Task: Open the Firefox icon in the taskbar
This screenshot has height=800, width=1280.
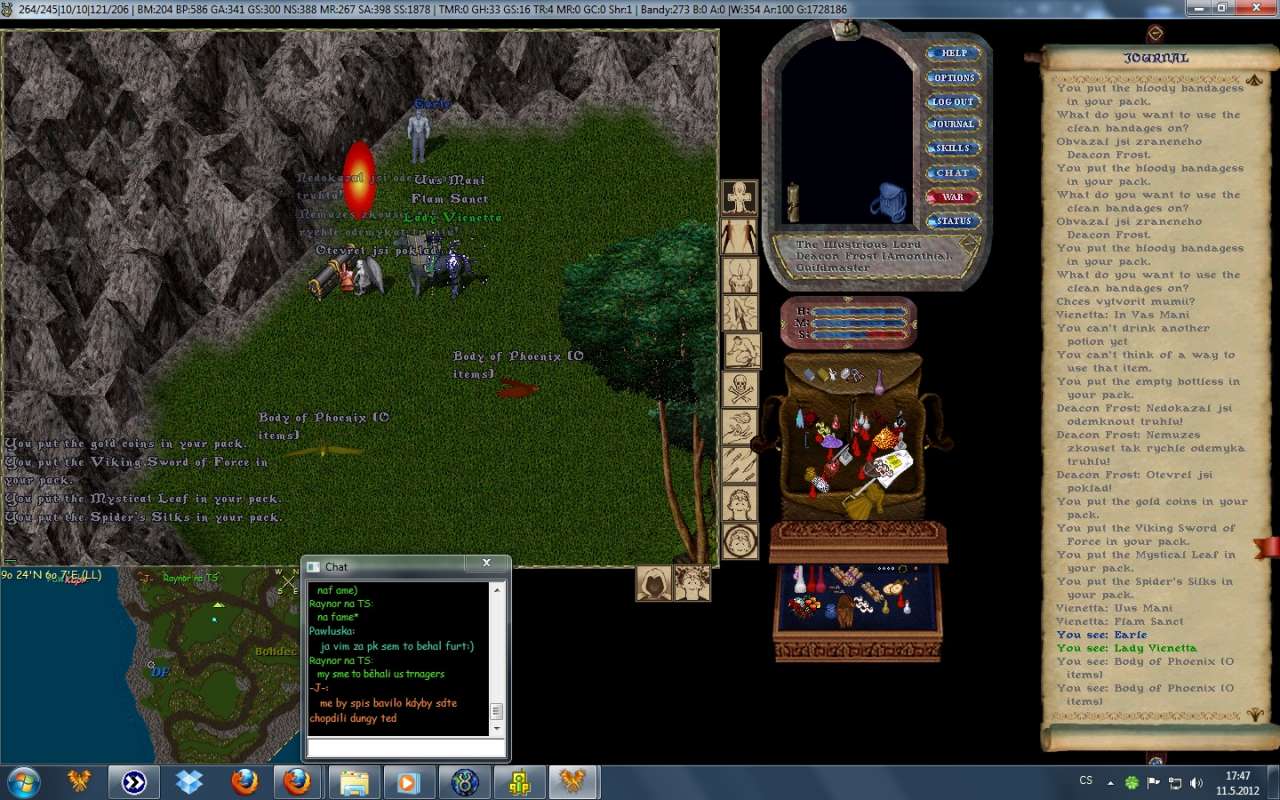Action: (245, 781)
